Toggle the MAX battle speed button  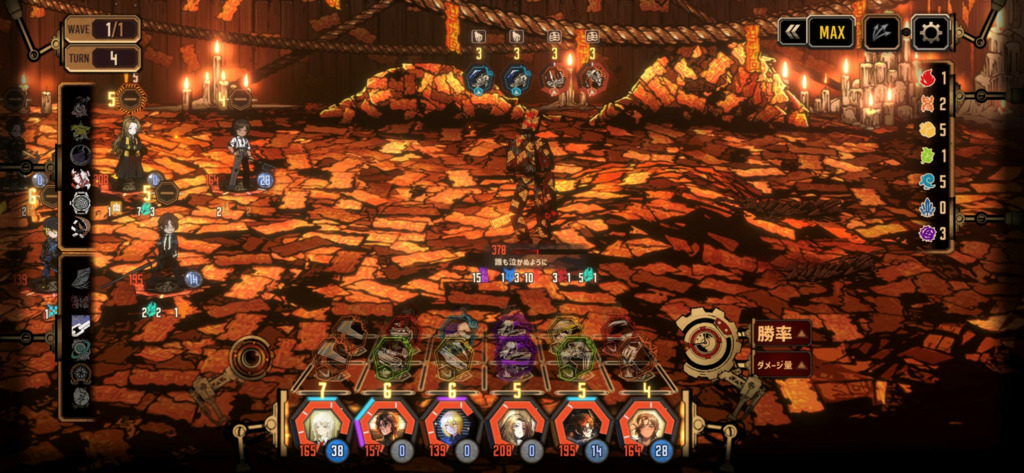831,32
